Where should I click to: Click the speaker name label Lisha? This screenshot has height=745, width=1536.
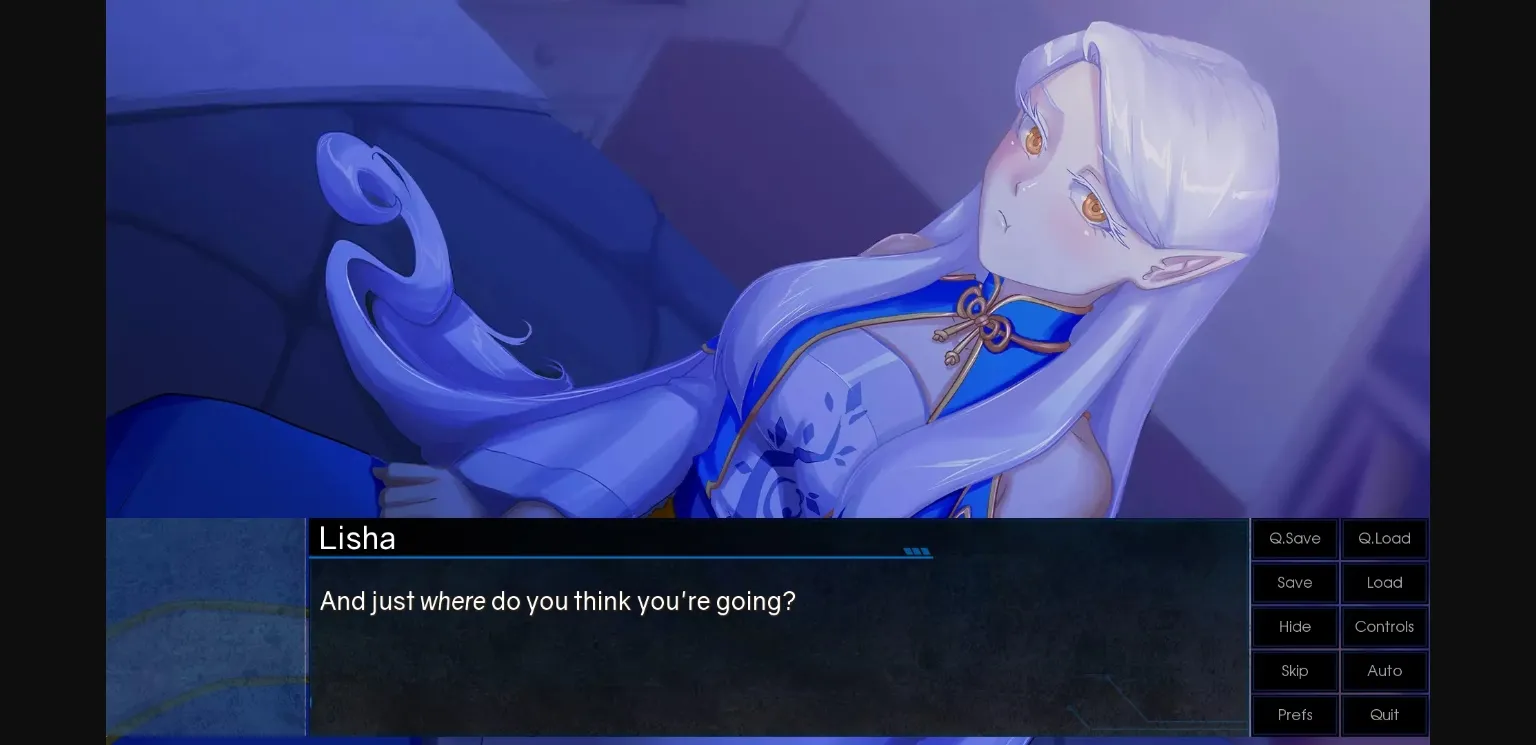tap(357, 538)
